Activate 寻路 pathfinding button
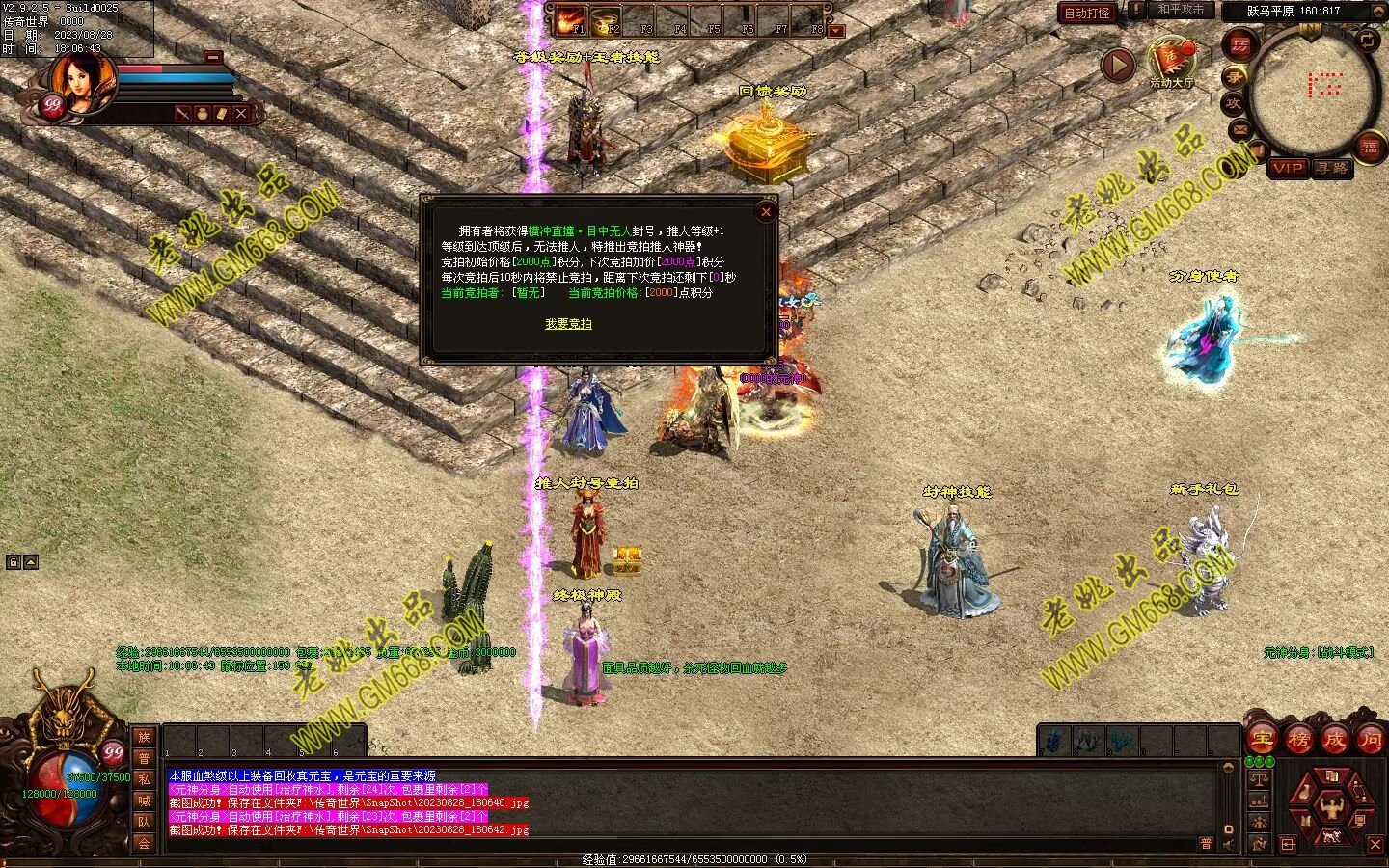Image resolution: width=1389 pixels, height=868 pixels. [1332, 168]
